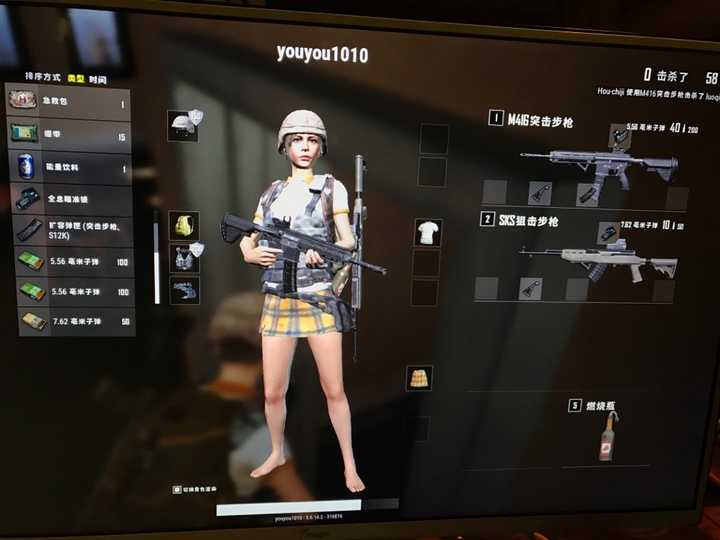Select the holographic sight (全息瞄准镜) item

pyautogui.click(x=68, y=199)
